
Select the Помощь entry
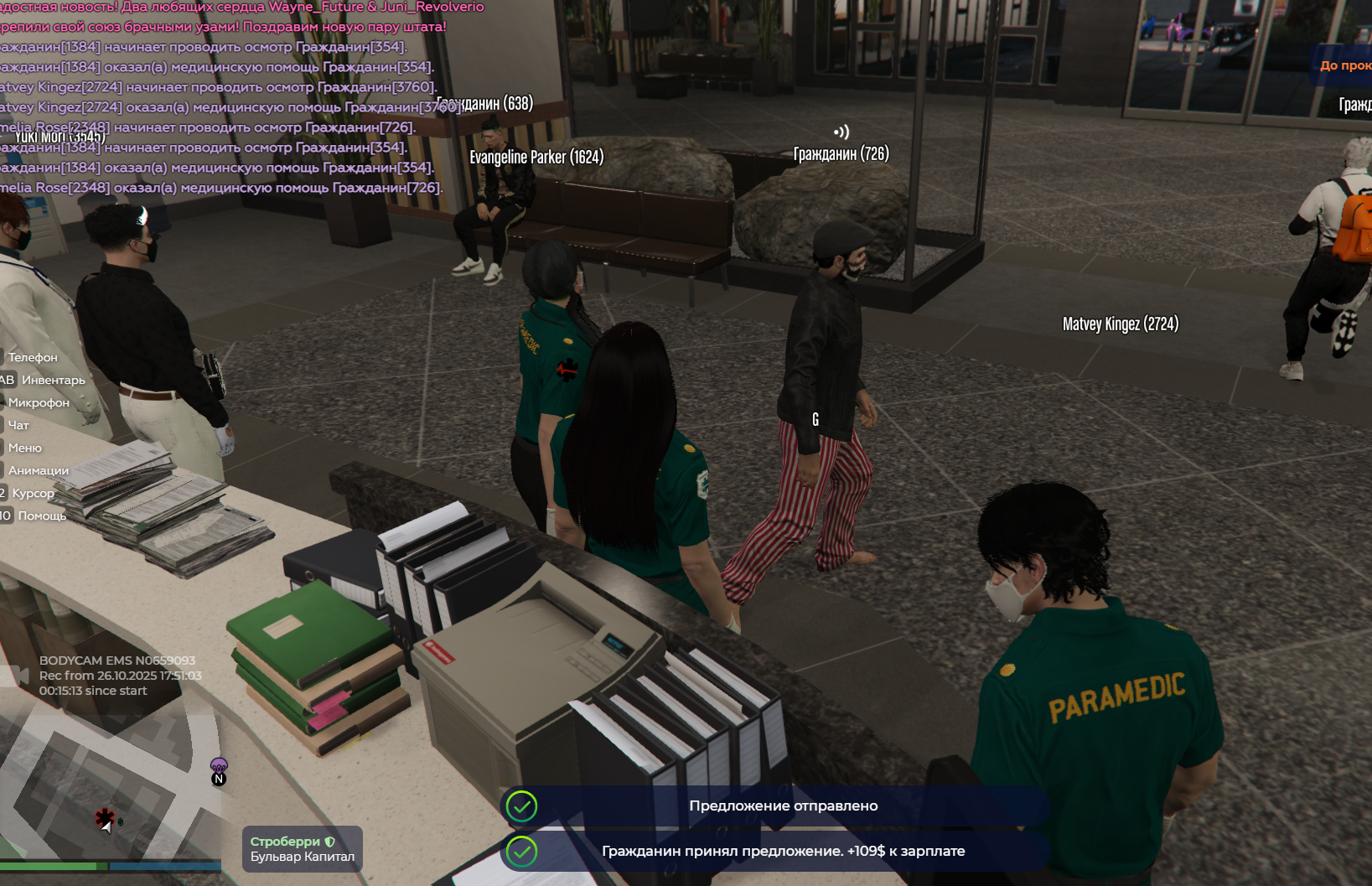click(42, 516)
